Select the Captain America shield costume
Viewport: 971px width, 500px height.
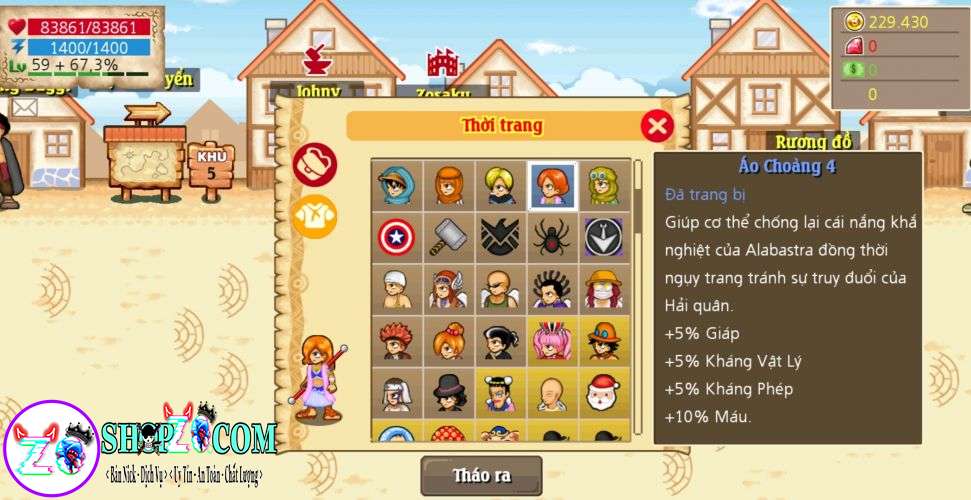(x=396, y=237)
